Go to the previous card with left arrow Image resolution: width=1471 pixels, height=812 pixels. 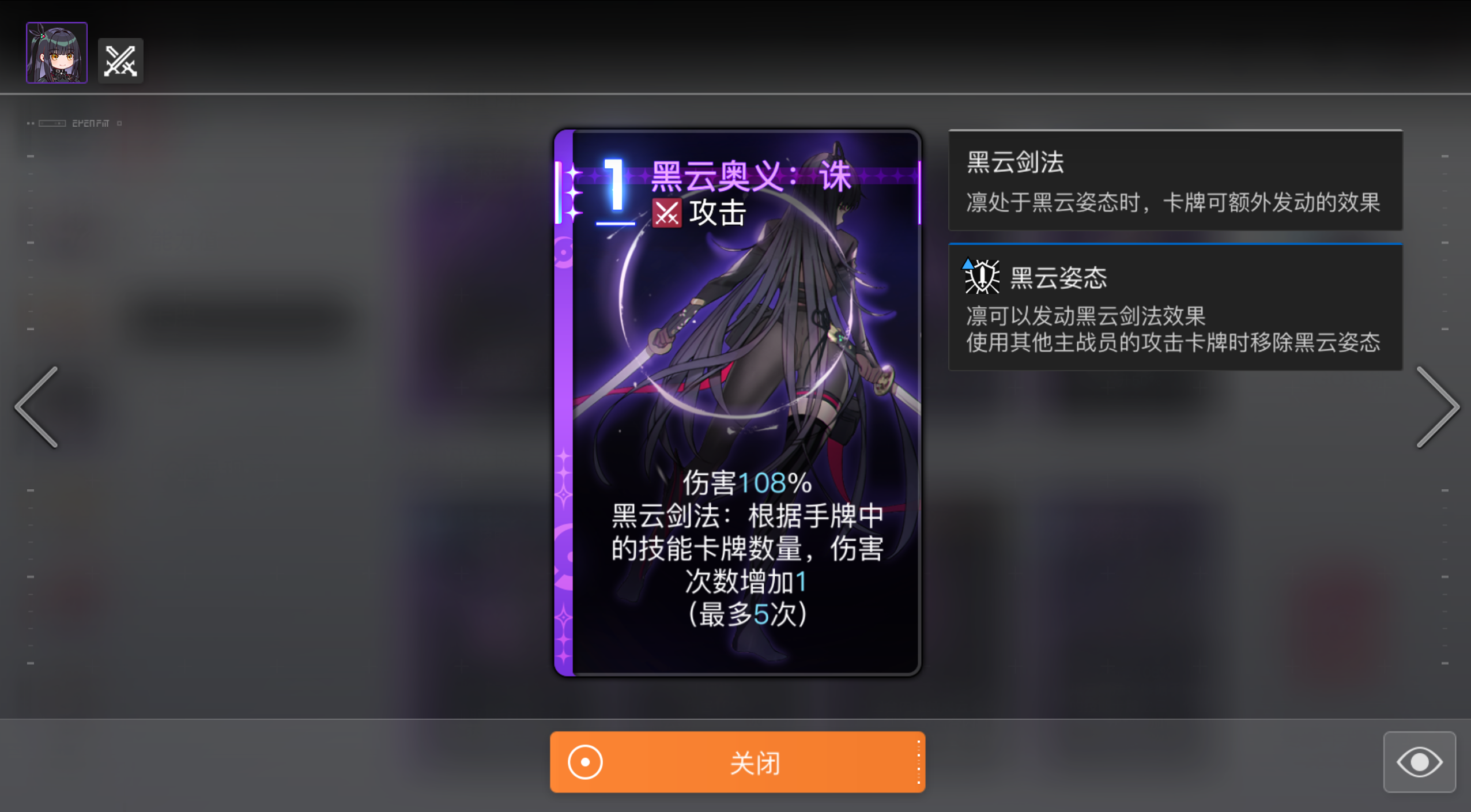tap(36, 407)
